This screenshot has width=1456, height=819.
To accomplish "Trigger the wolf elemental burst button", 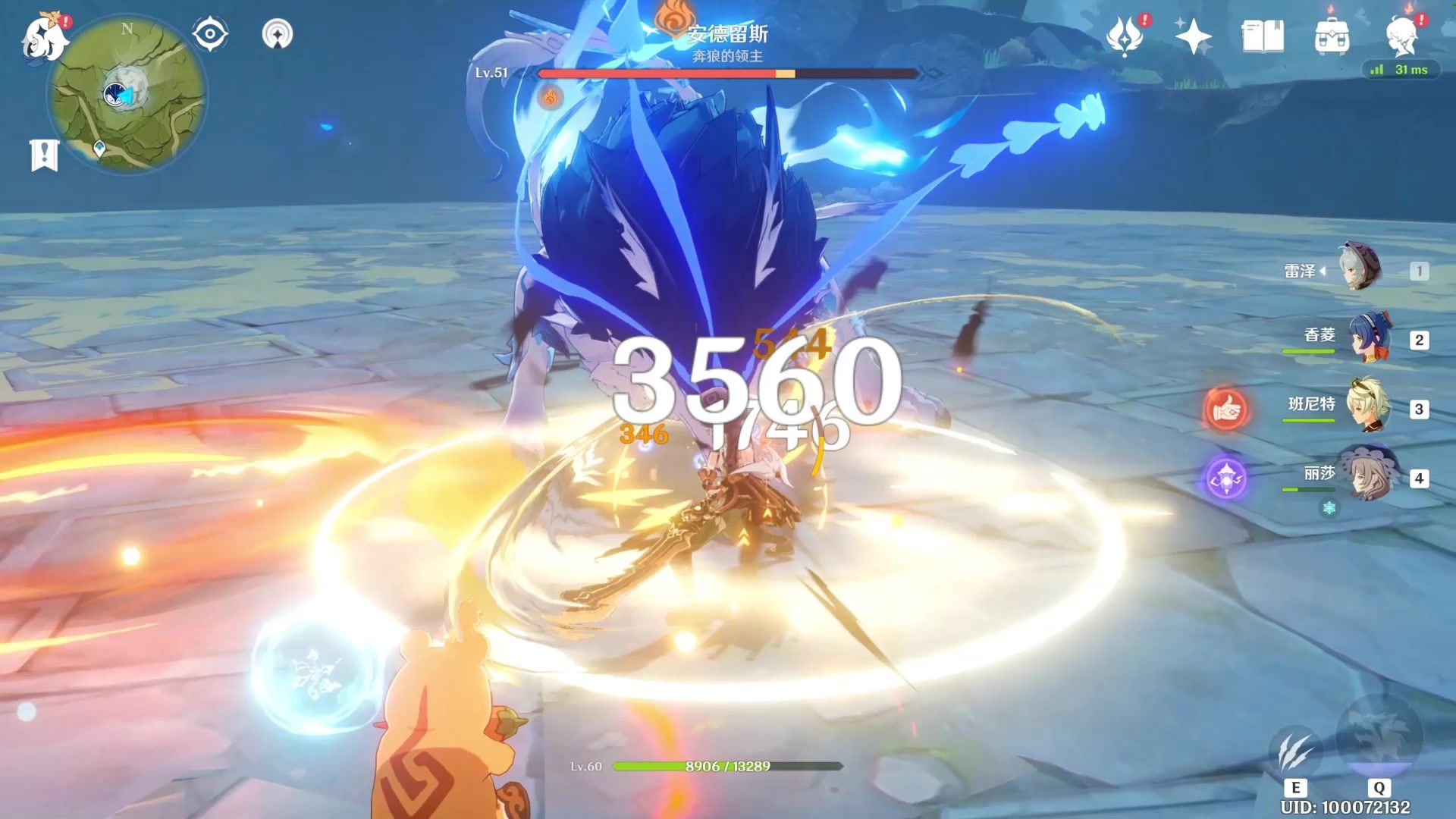I will pos(1379,733).
